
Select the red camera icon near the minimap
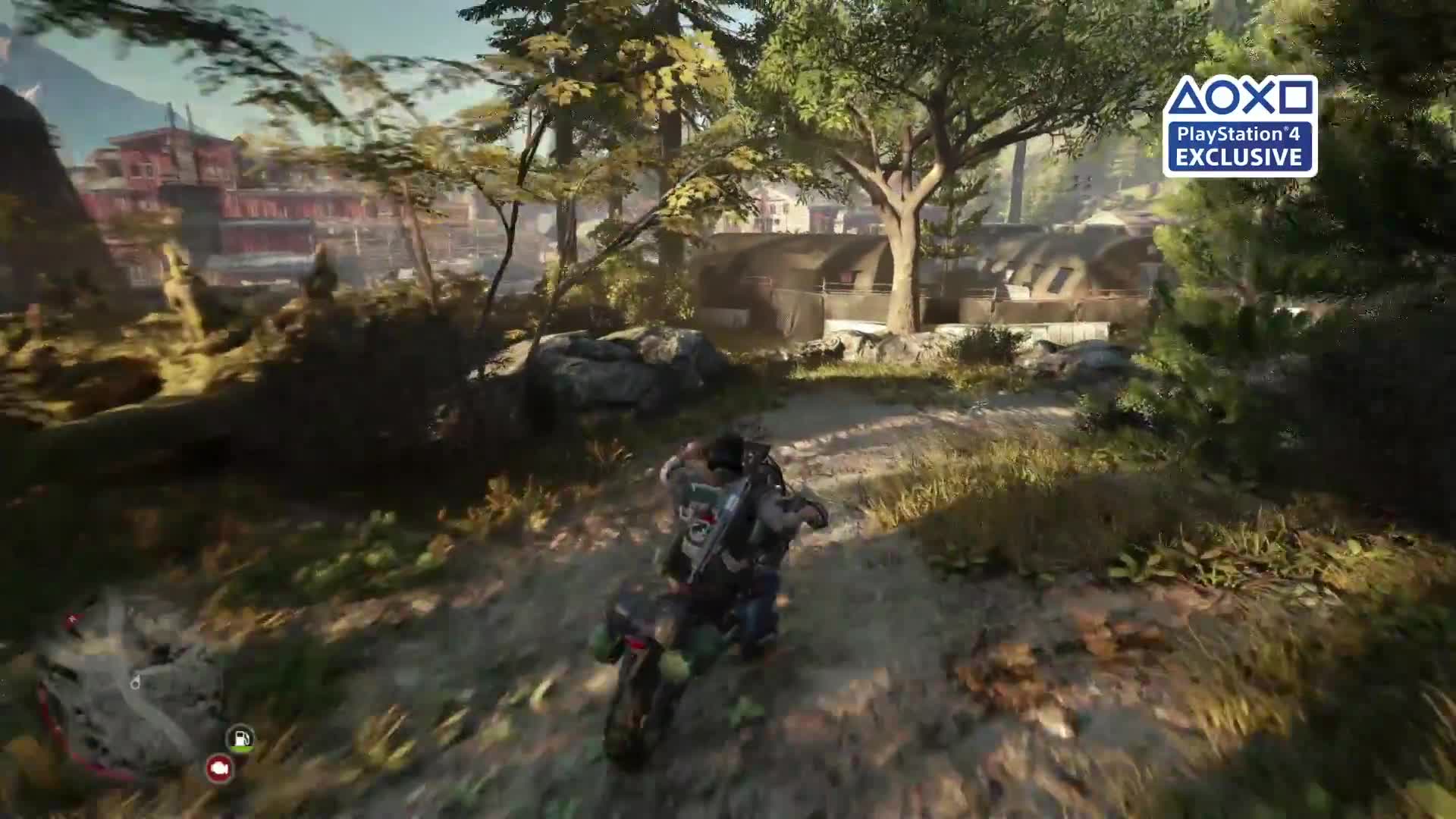[x=218, y=769]
